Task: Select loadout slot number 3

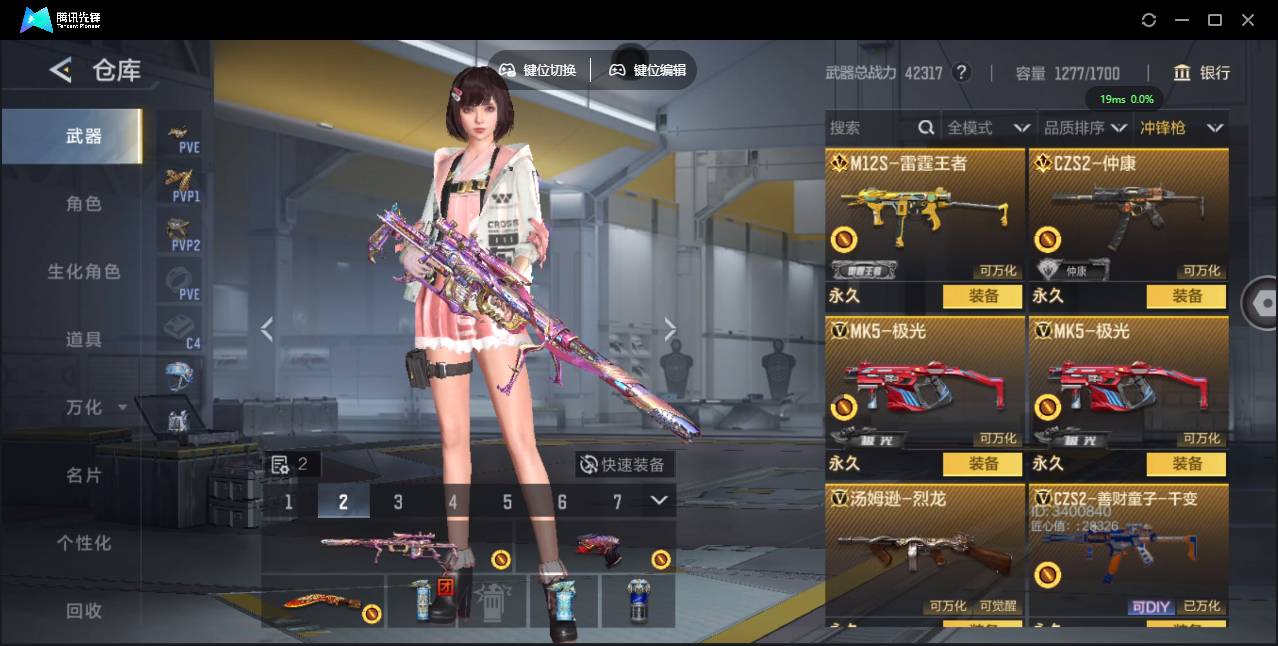Action: pos(398,502)
